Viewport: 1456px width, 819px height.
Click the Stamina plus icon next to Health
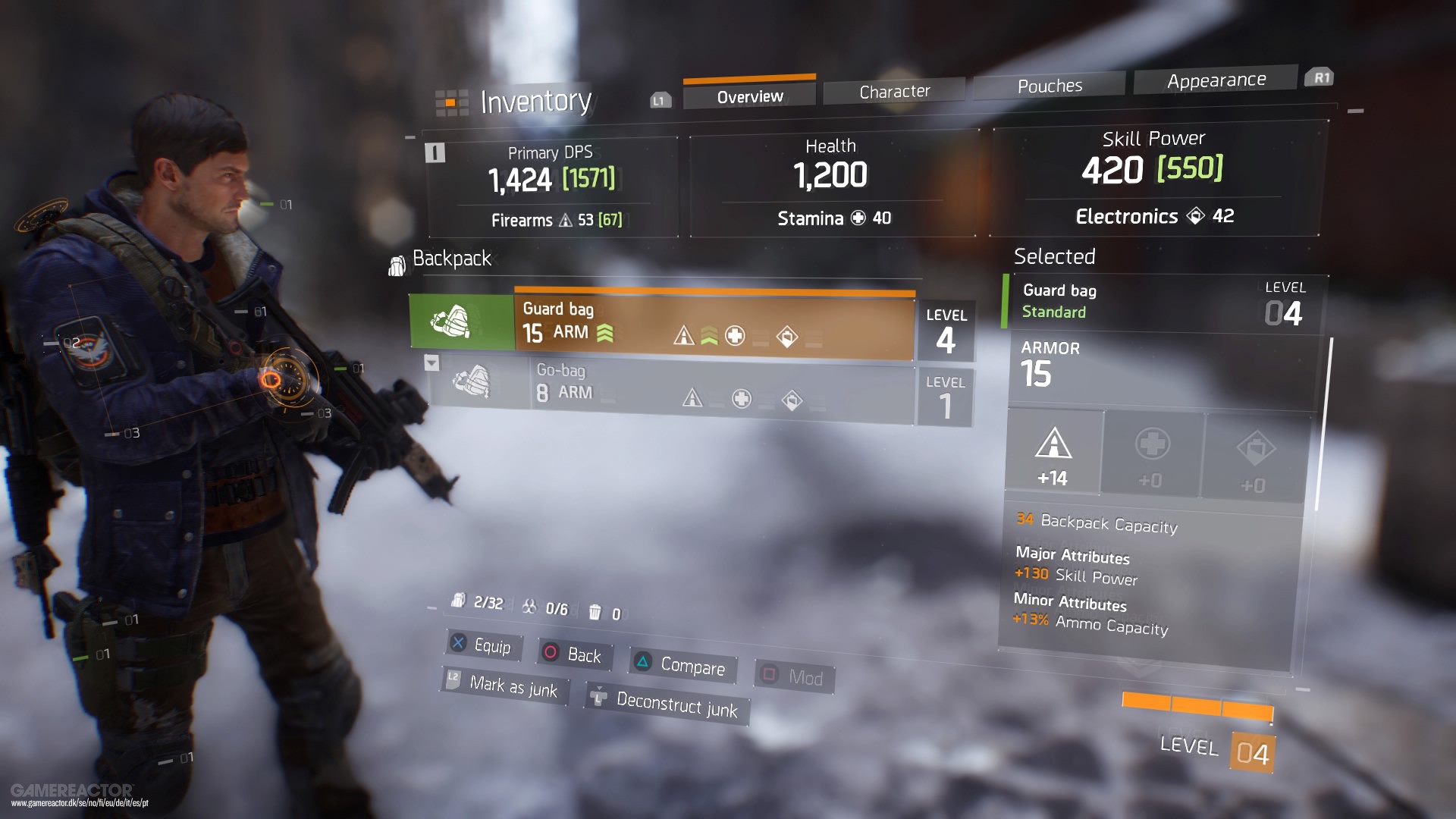click(859, 218)
